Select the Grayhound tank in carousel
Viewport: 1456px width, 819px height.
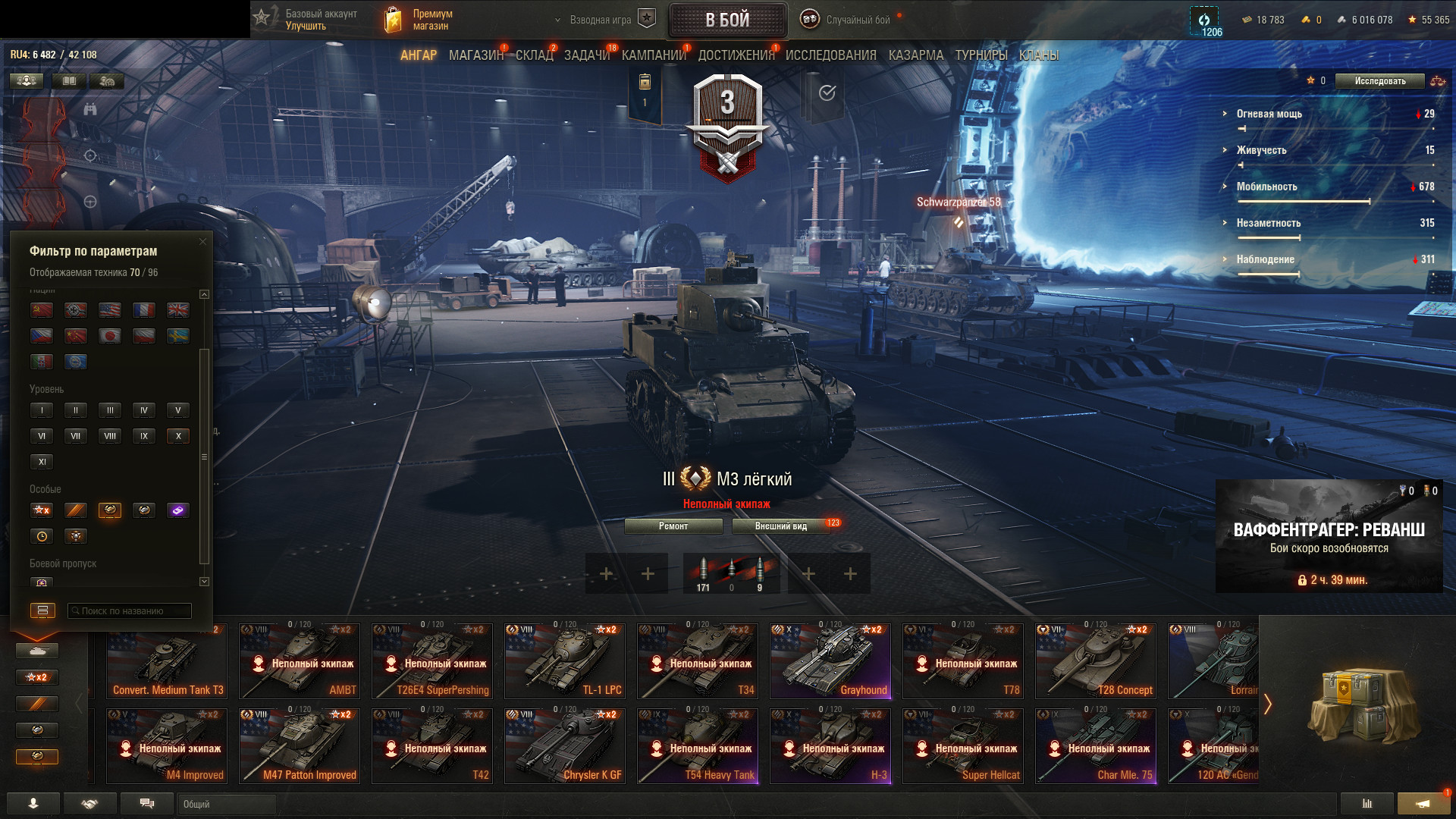point(830,661)
